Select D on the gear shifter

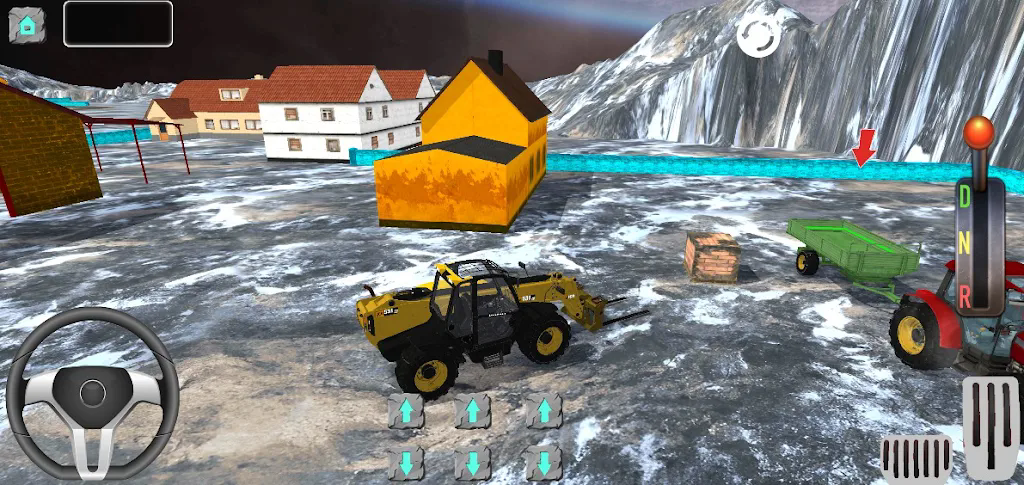pos(965,197)
